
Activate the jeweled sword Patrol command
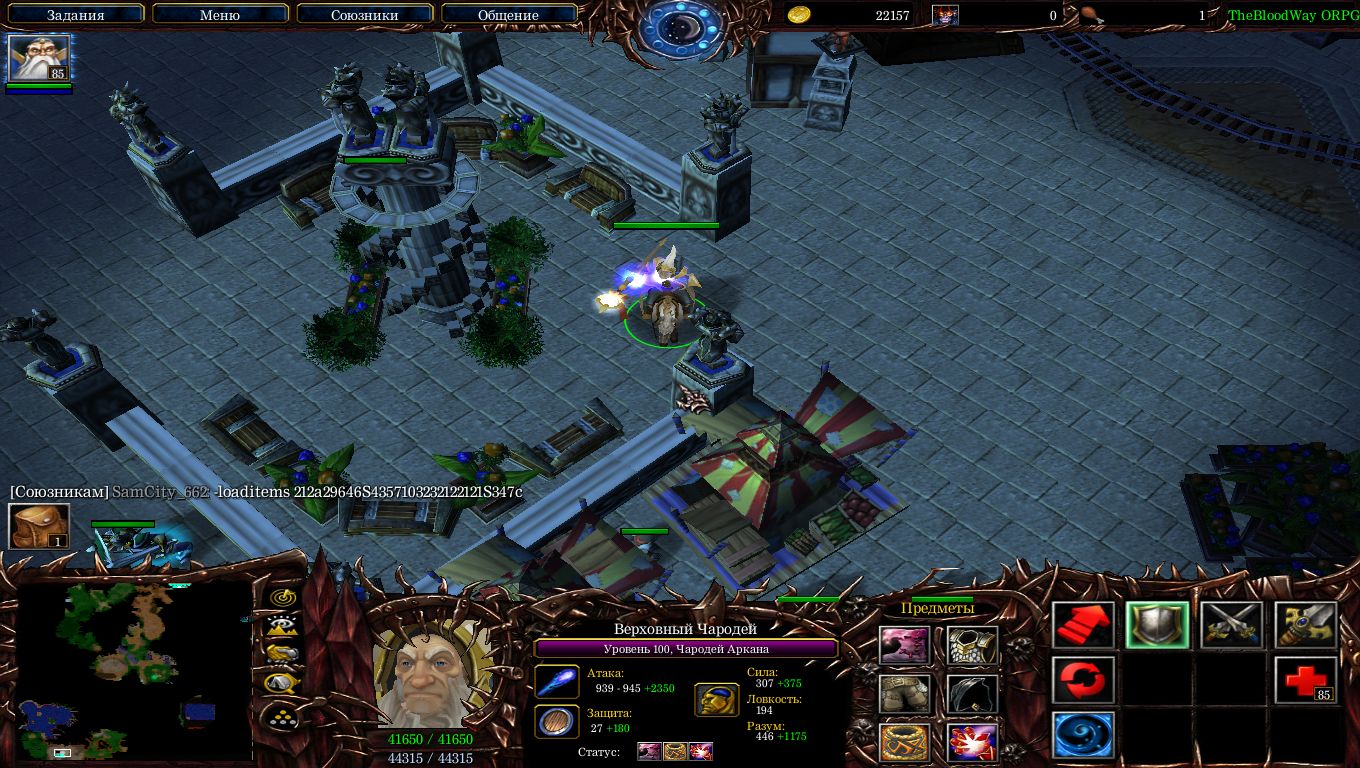click(1305, 626)
